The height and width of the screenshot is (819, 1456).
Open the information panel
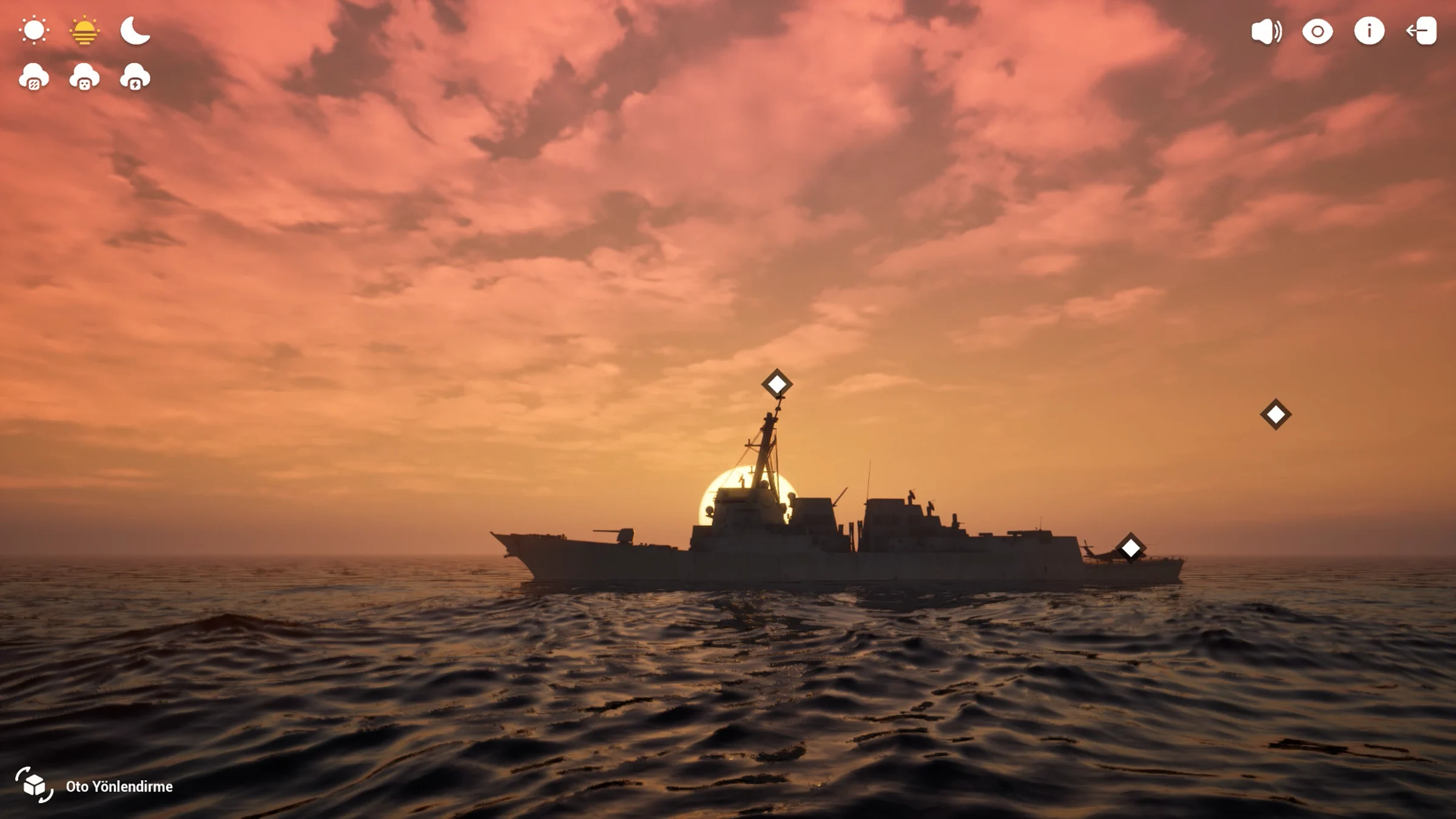pos(1369,32)
